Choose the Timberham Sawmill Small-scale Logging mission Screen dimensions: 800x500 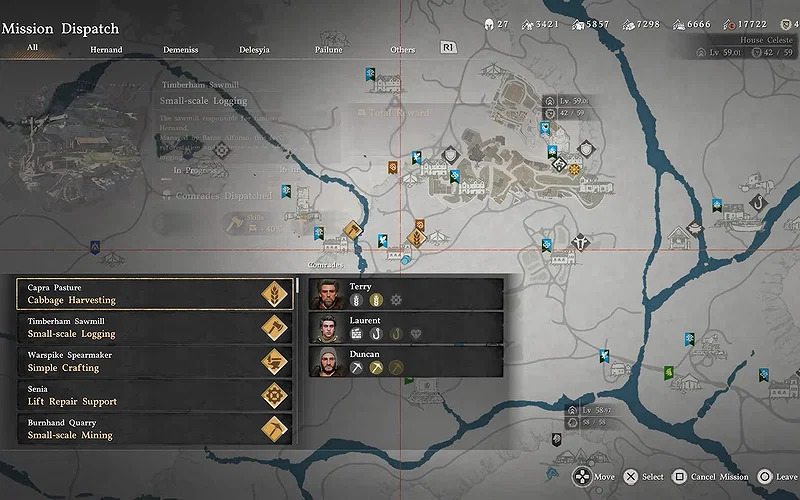coord(155,328)
